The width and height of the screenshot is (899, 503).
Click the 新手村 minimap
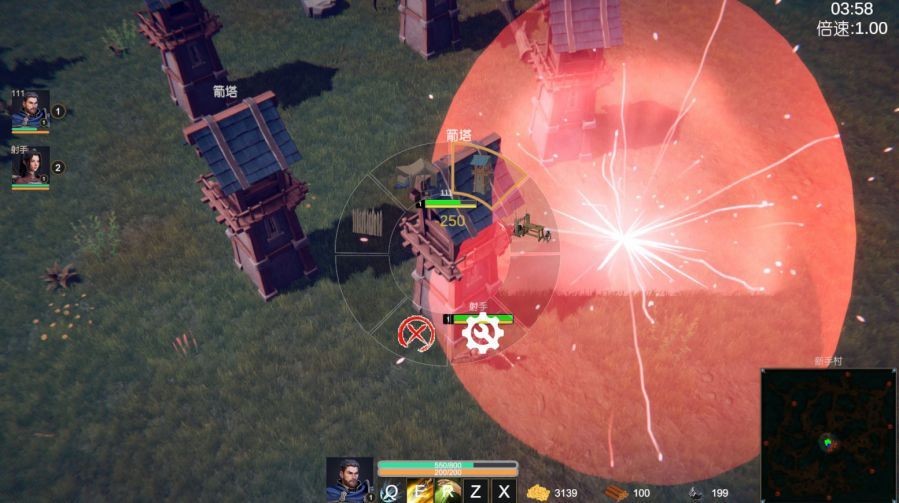click(826, 435)
